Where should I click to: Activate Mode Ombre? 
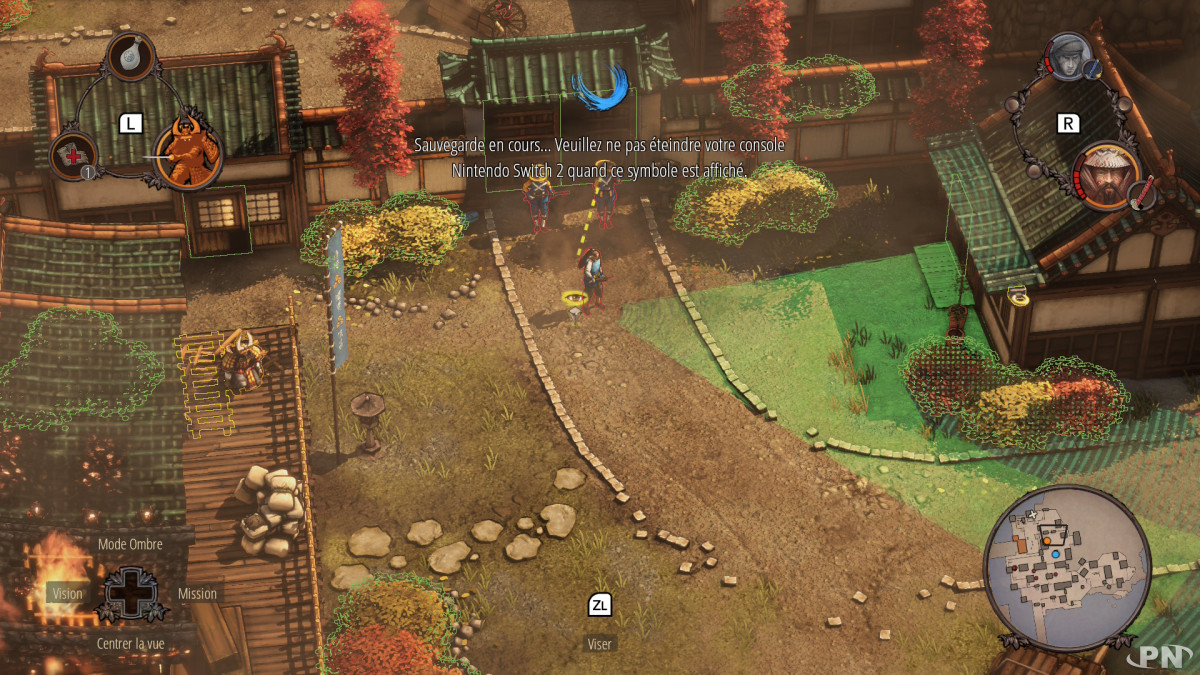pyautogui.click(x=130, y=544)
